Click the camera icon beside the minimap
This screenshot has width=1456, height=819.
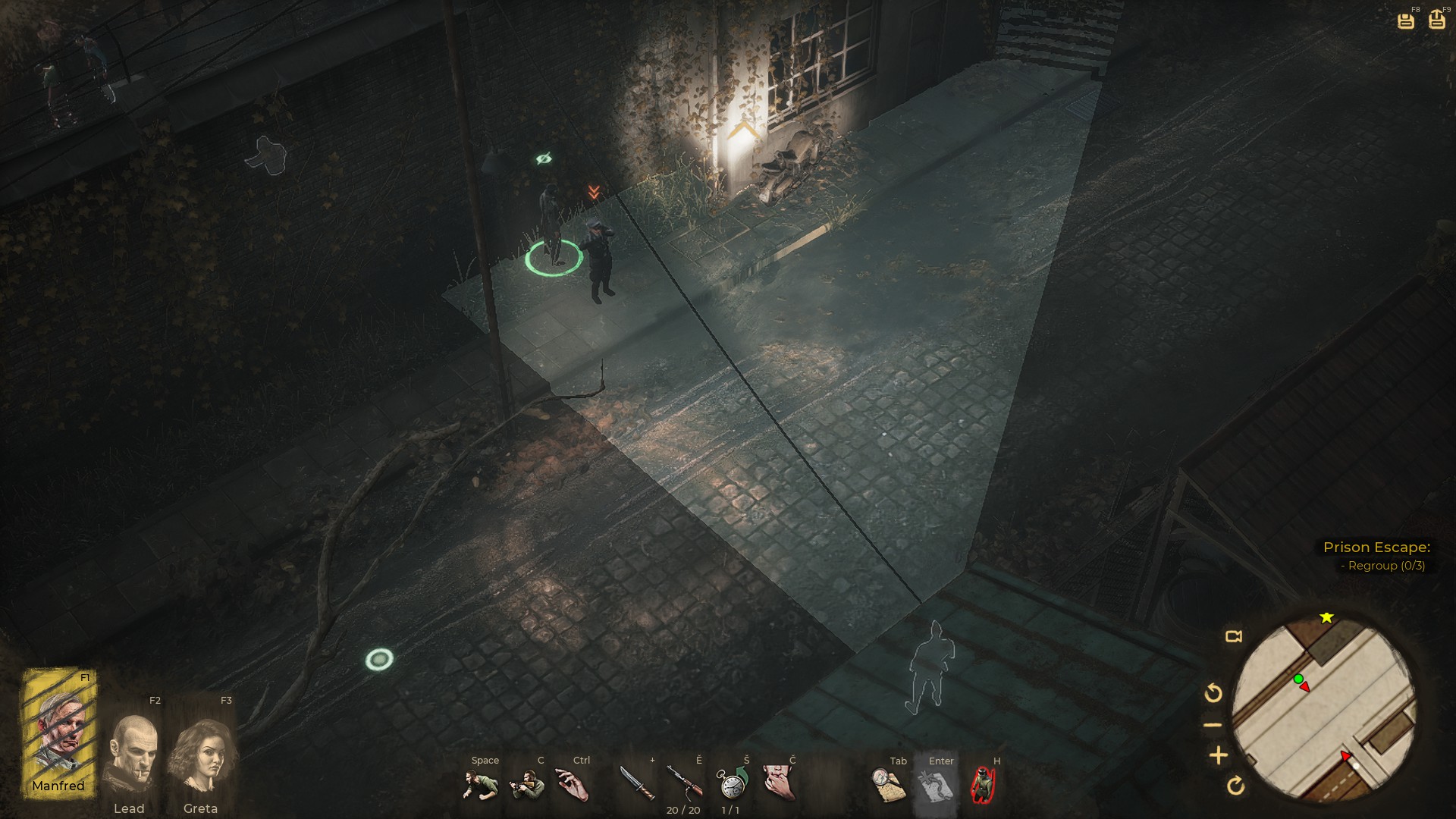coord(1234,636)
